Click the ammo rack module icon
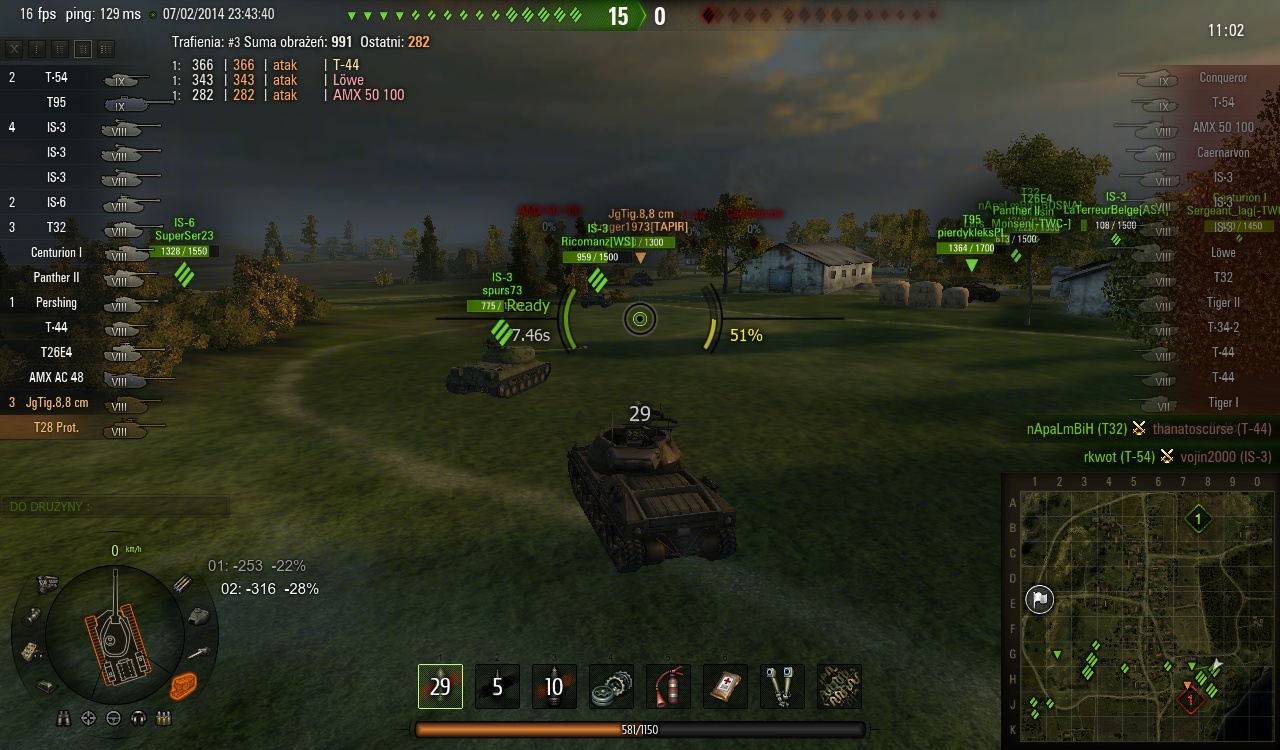1280x750 pixels. click(x=183, y=583)
